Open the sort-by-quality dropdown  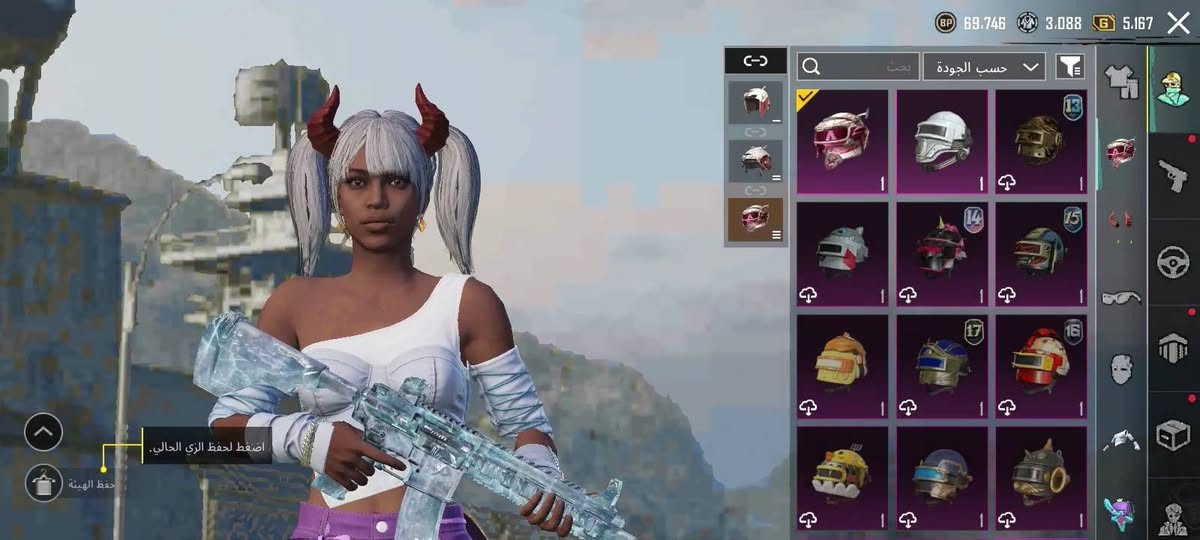(x=984, y=67)
